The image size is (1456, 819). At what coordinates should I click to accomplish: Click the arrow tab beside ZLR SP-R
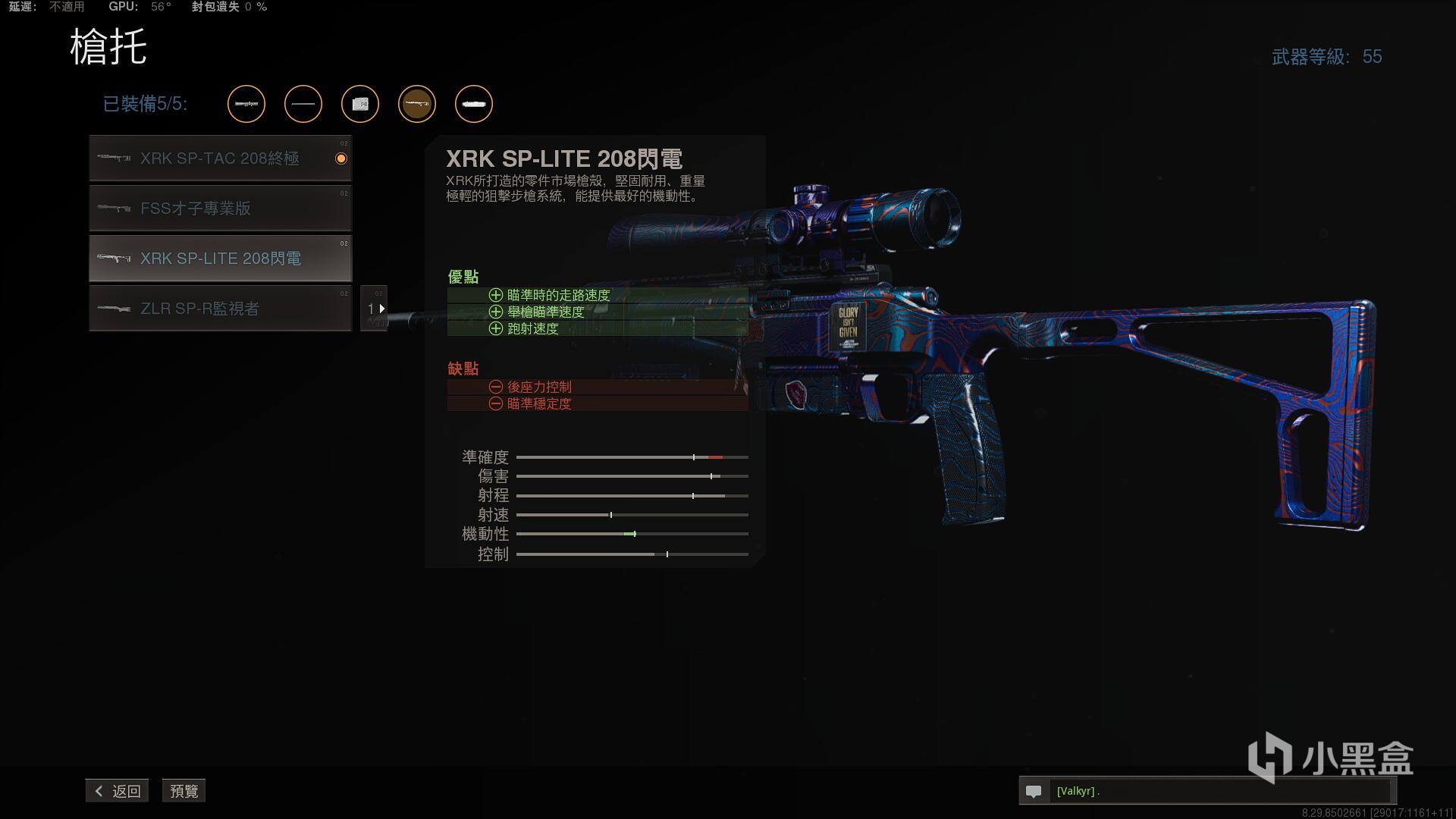[x=375, y=309]
